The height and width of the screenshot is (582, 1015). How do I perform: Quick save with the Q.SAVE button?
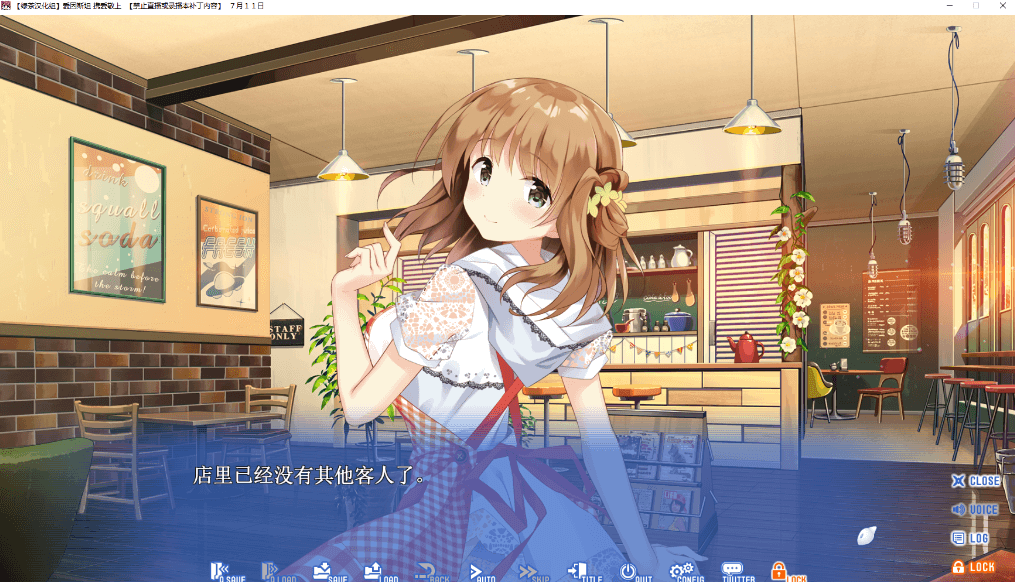[x=227, y=573]
